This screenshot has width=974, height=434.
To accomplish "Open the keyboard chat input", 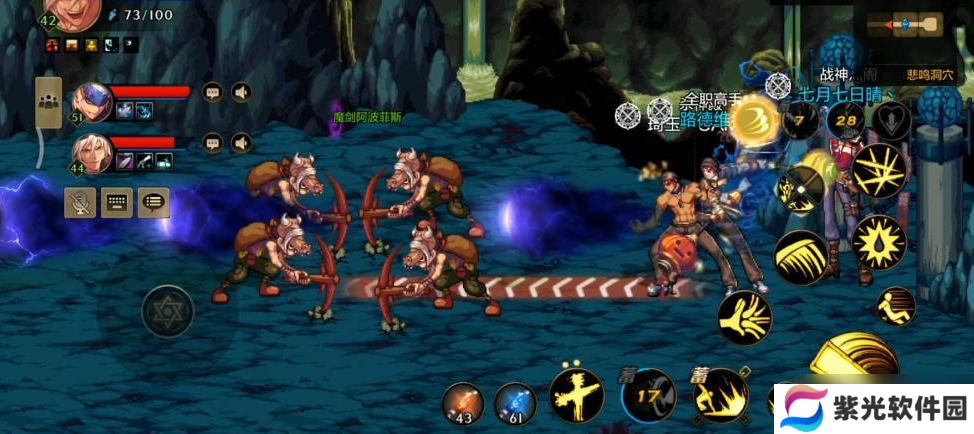I will point(117,203).
